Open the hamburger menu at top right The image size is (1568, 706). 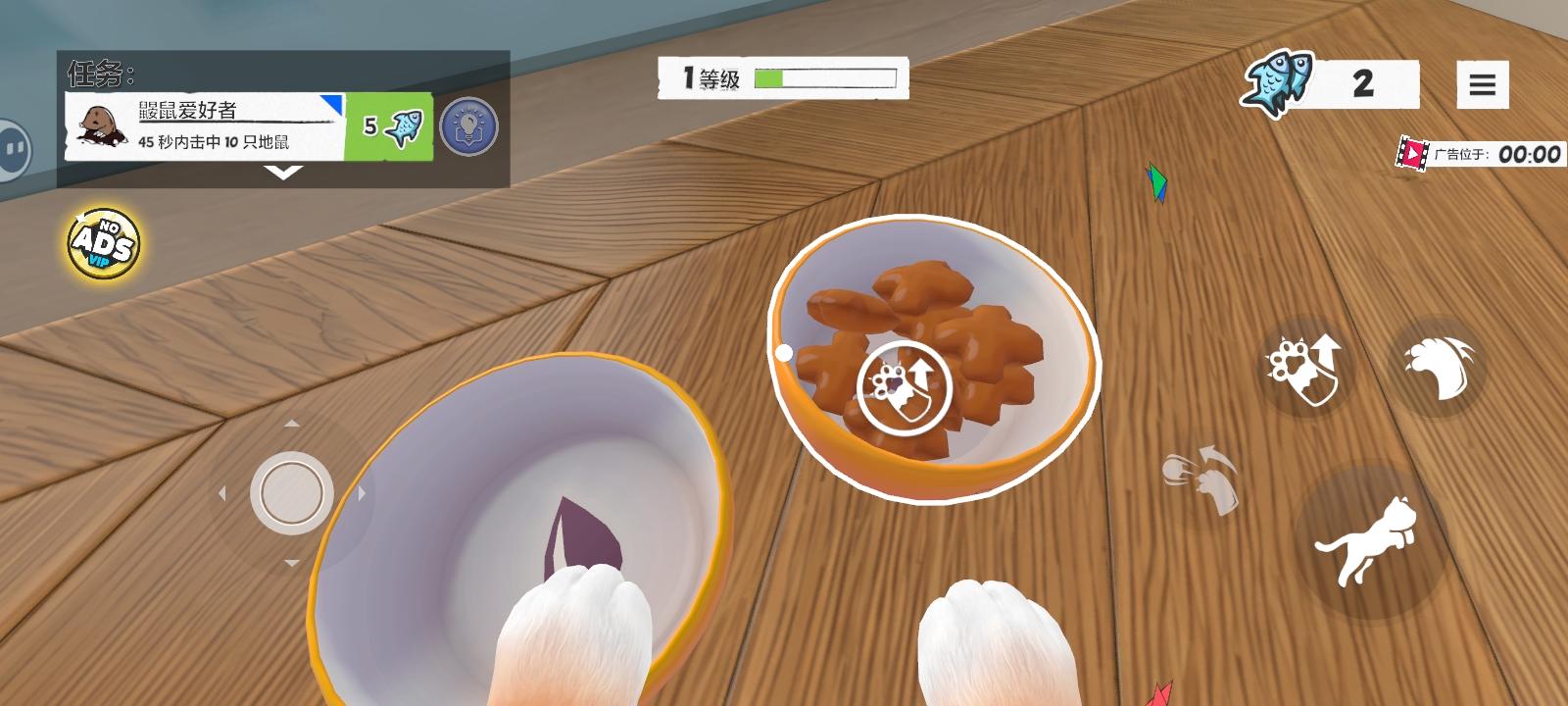coord(1482,82)
